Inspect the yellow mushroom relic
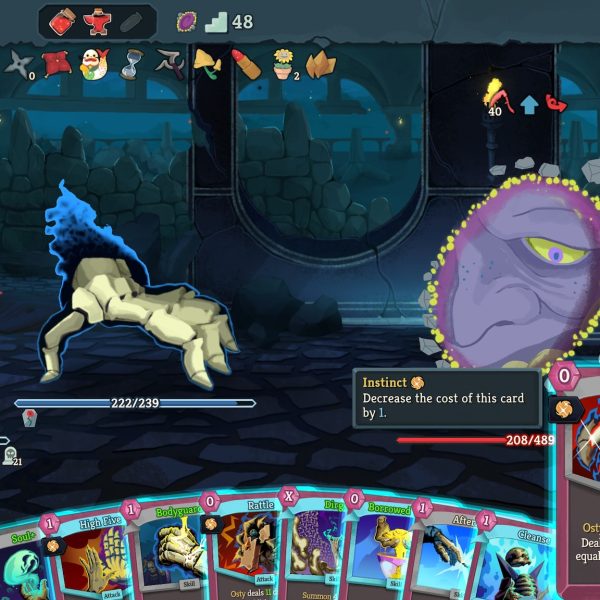 click(208, 65)
